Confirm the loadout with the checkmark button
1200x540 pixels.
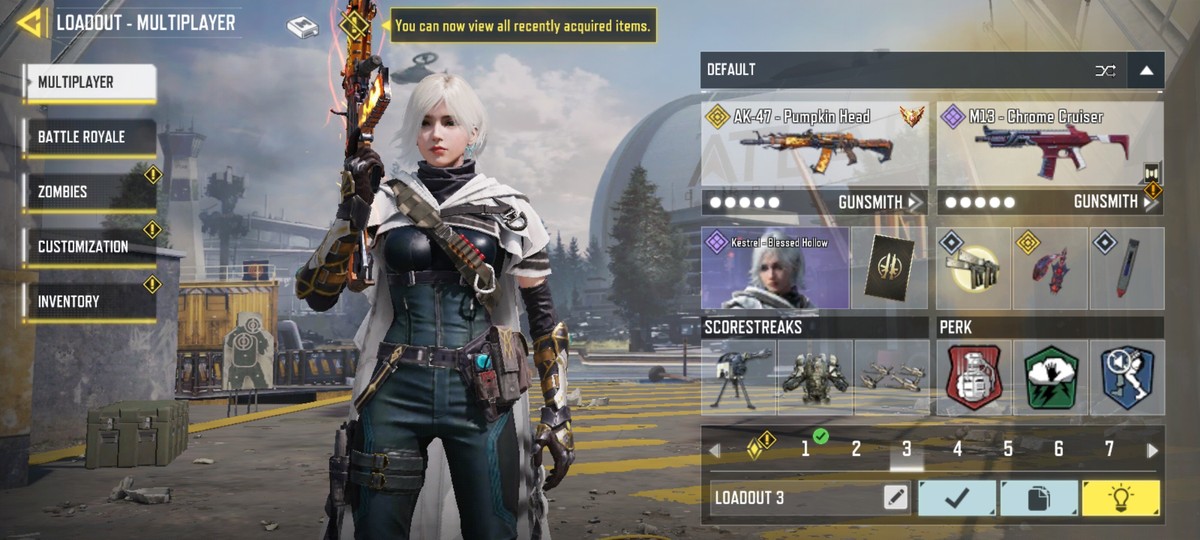point(957,497)
